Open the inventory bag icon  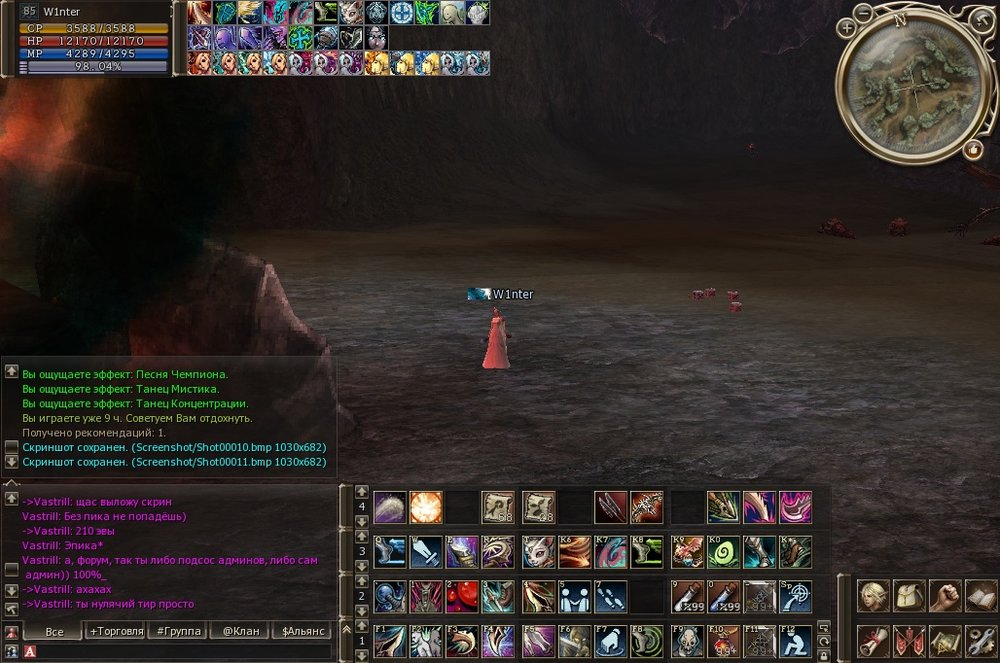909,596
